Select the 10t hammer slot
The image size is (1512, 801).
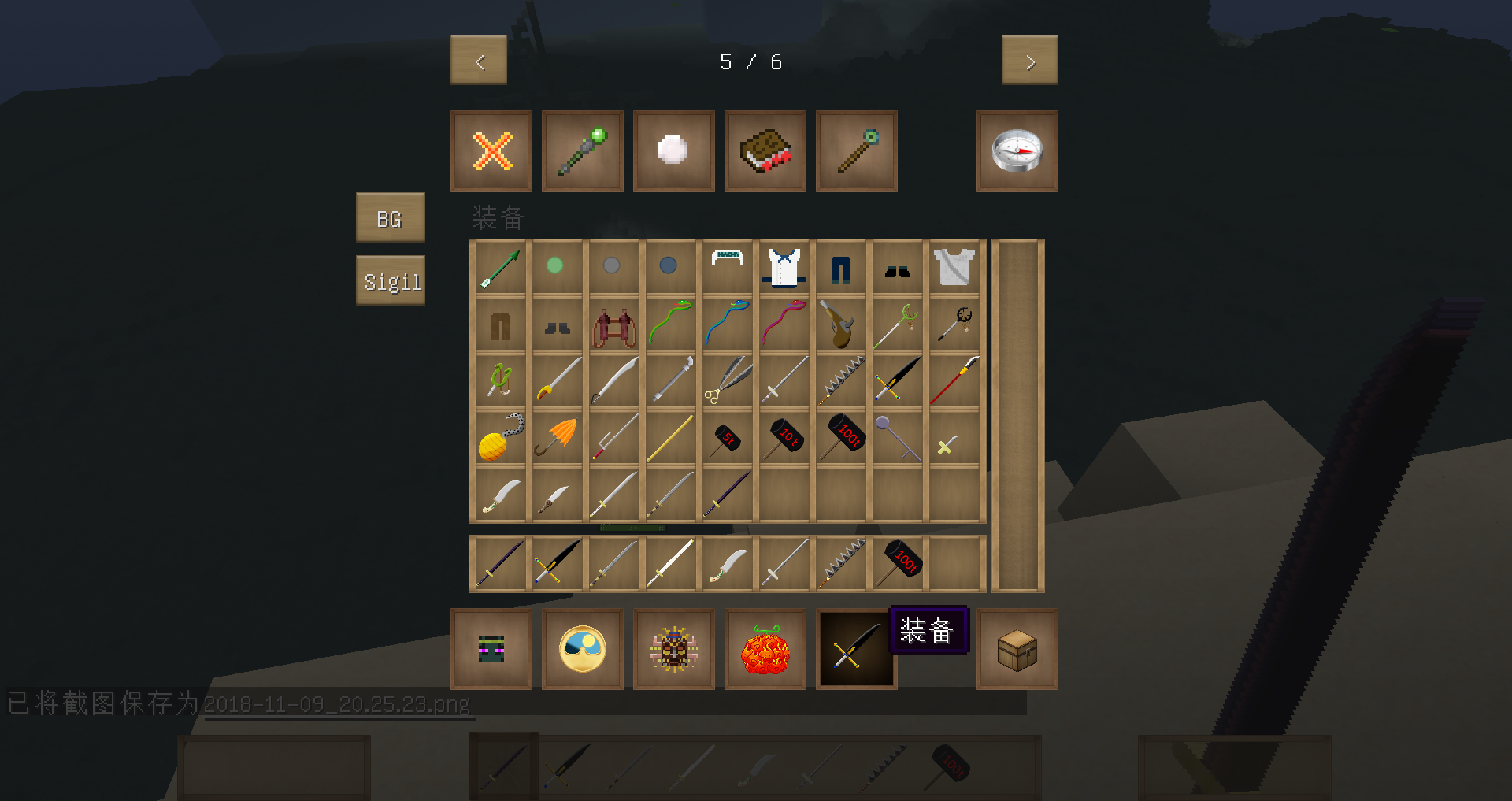pos(784,438)
